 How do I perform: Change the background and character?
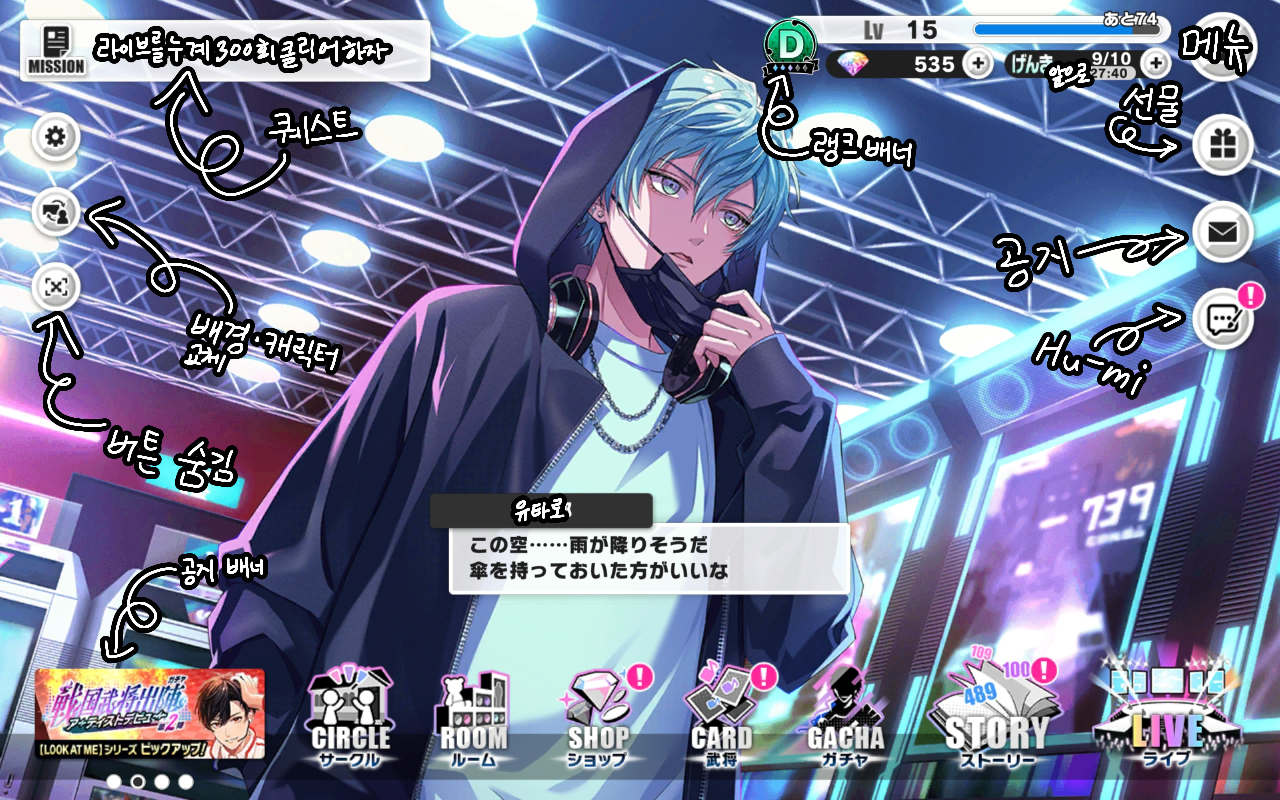coord(56,212)
